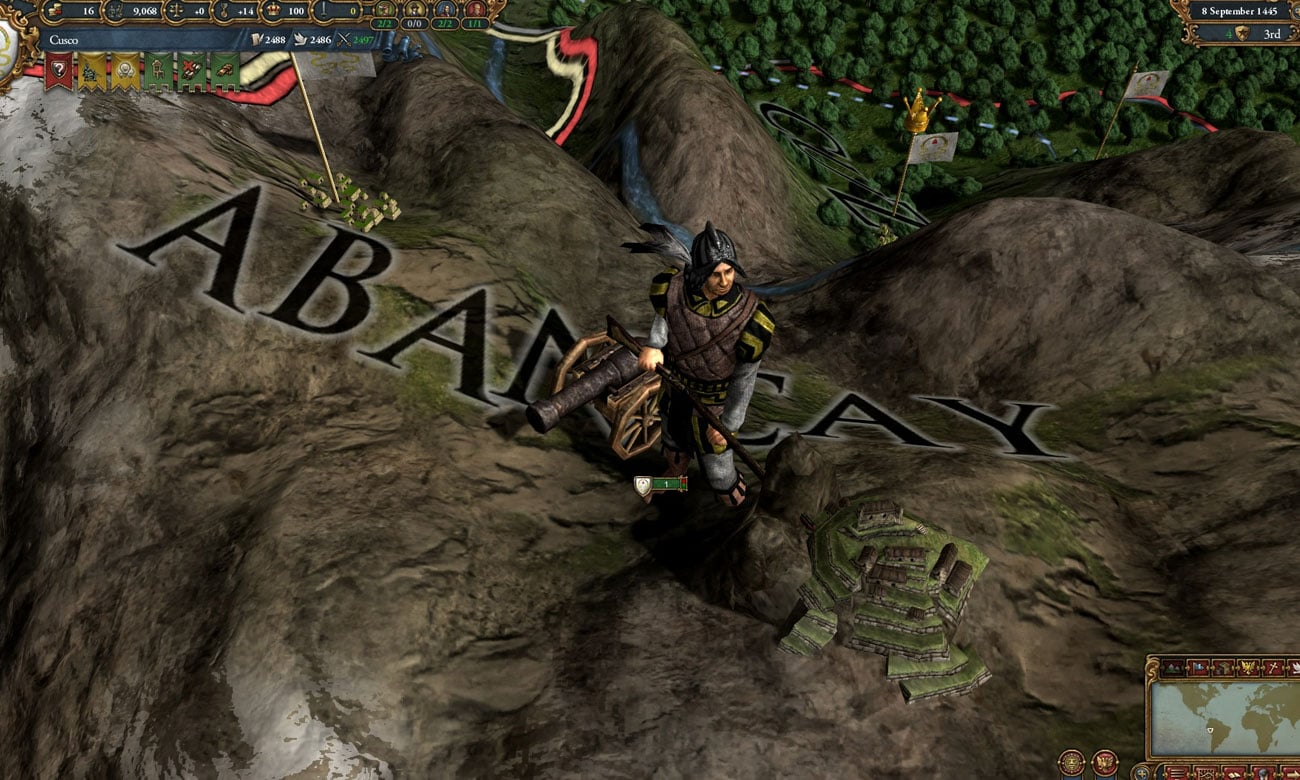Open the trade goods map mode
Screen dimensions: 1300x780
tap(1221, 667)
